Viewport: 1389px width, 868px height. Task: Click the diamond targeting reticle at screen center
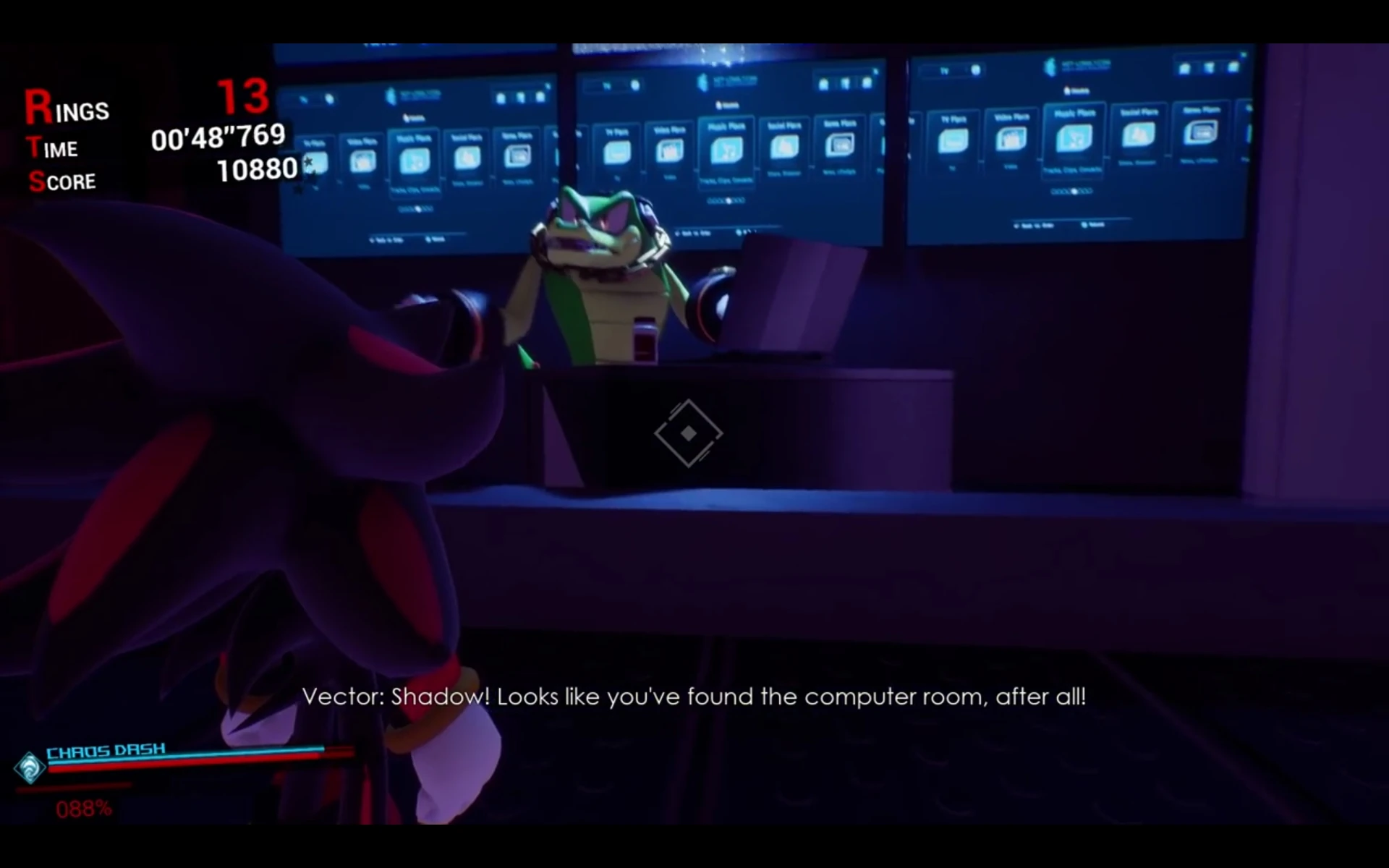coord(689,434)
